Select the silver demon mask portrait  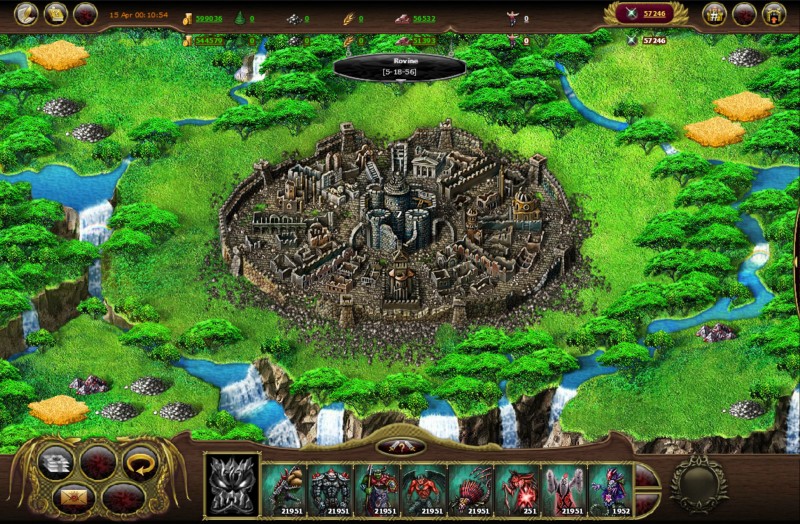[x=231, y=485]
